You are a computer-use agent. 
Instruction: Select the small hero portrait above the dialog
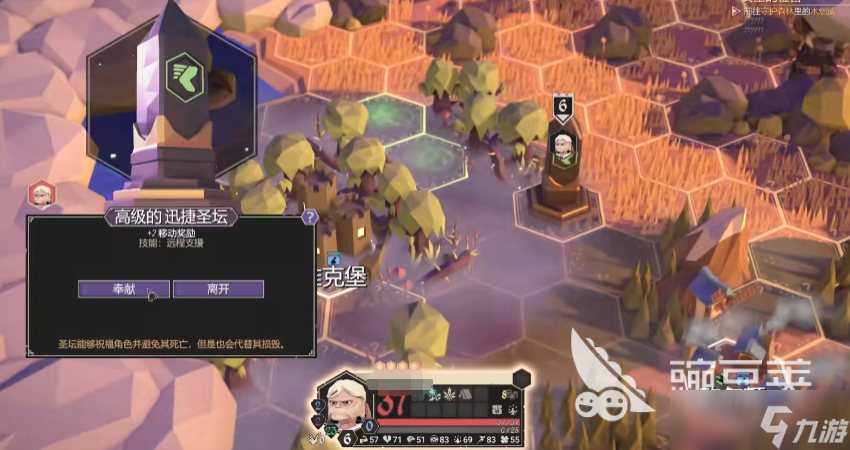pos(41,193)
